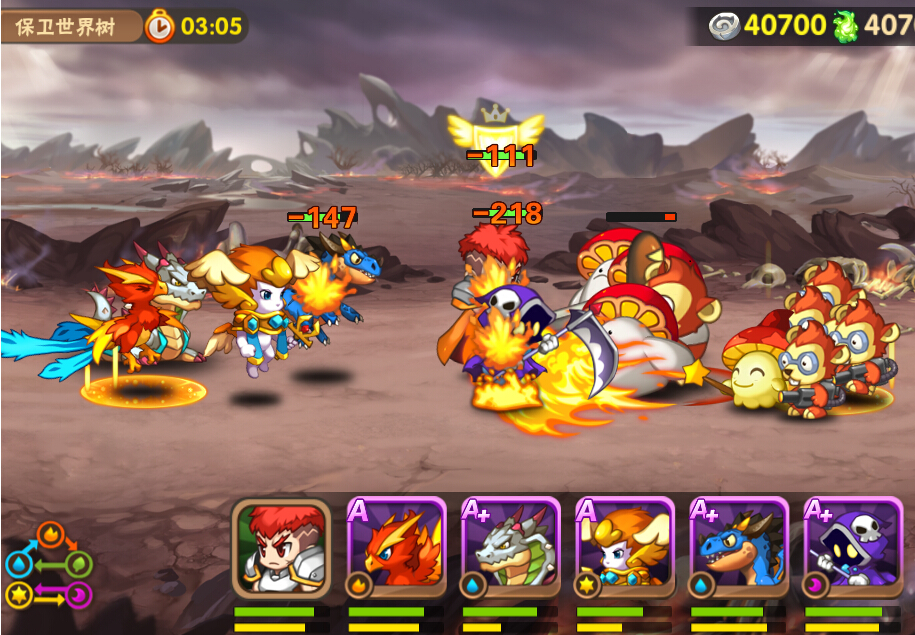
Task: Activate the purple hooded skull reaper card
Action: [x=853, y=547]
